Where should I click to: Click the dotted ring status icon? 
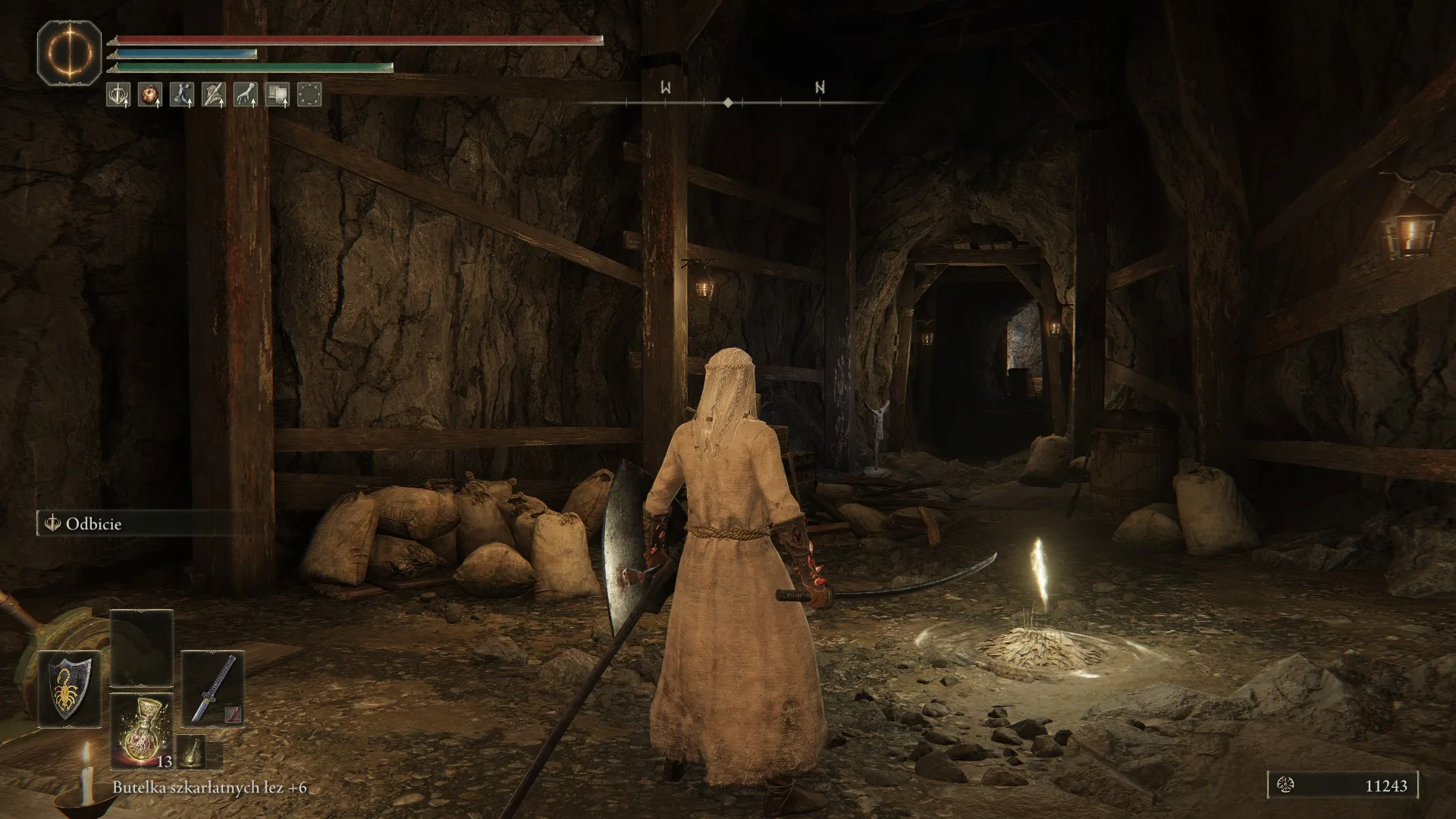coord(309,95)
